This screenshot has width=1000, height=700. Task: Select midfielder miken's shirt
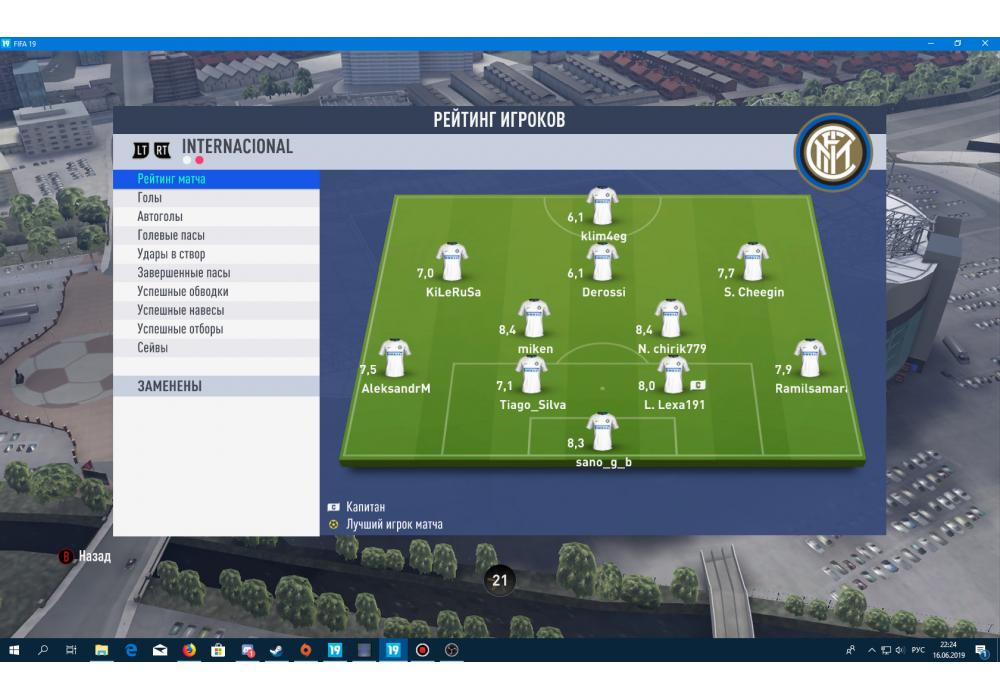coord(534,319)
